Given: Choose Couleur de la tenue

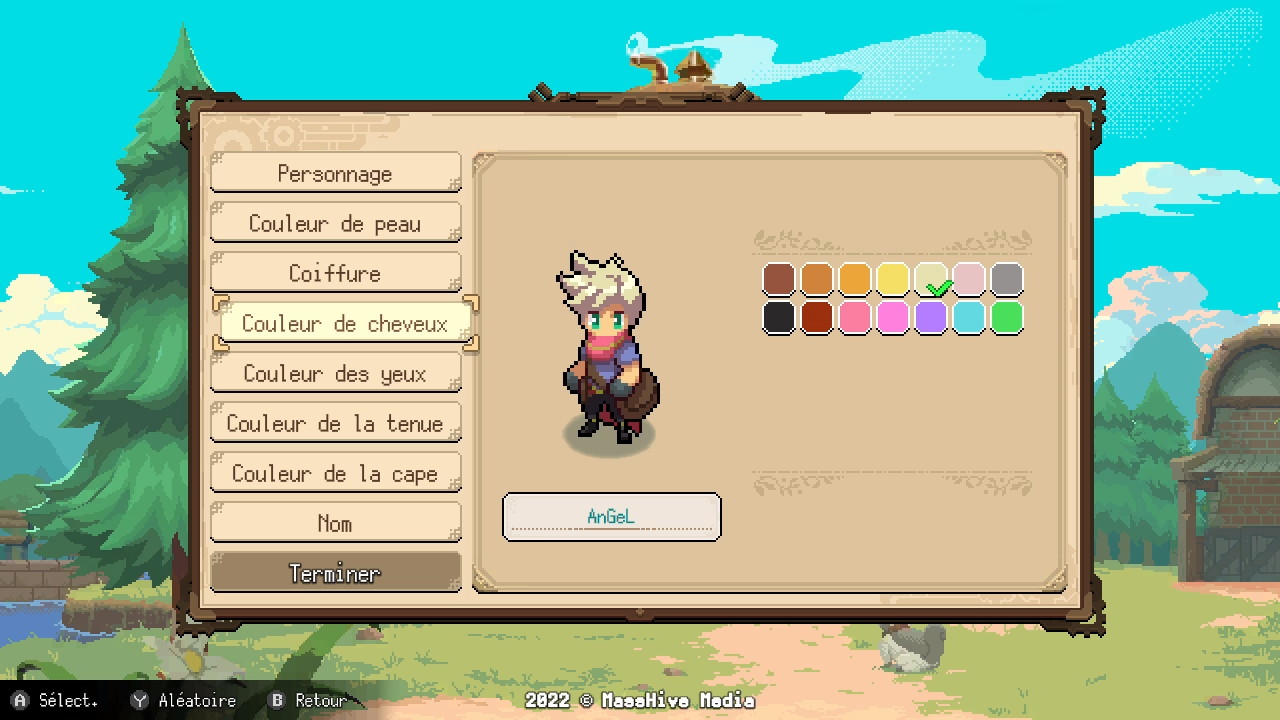Looking at the screenshot, I should click(x=335, y=423).
